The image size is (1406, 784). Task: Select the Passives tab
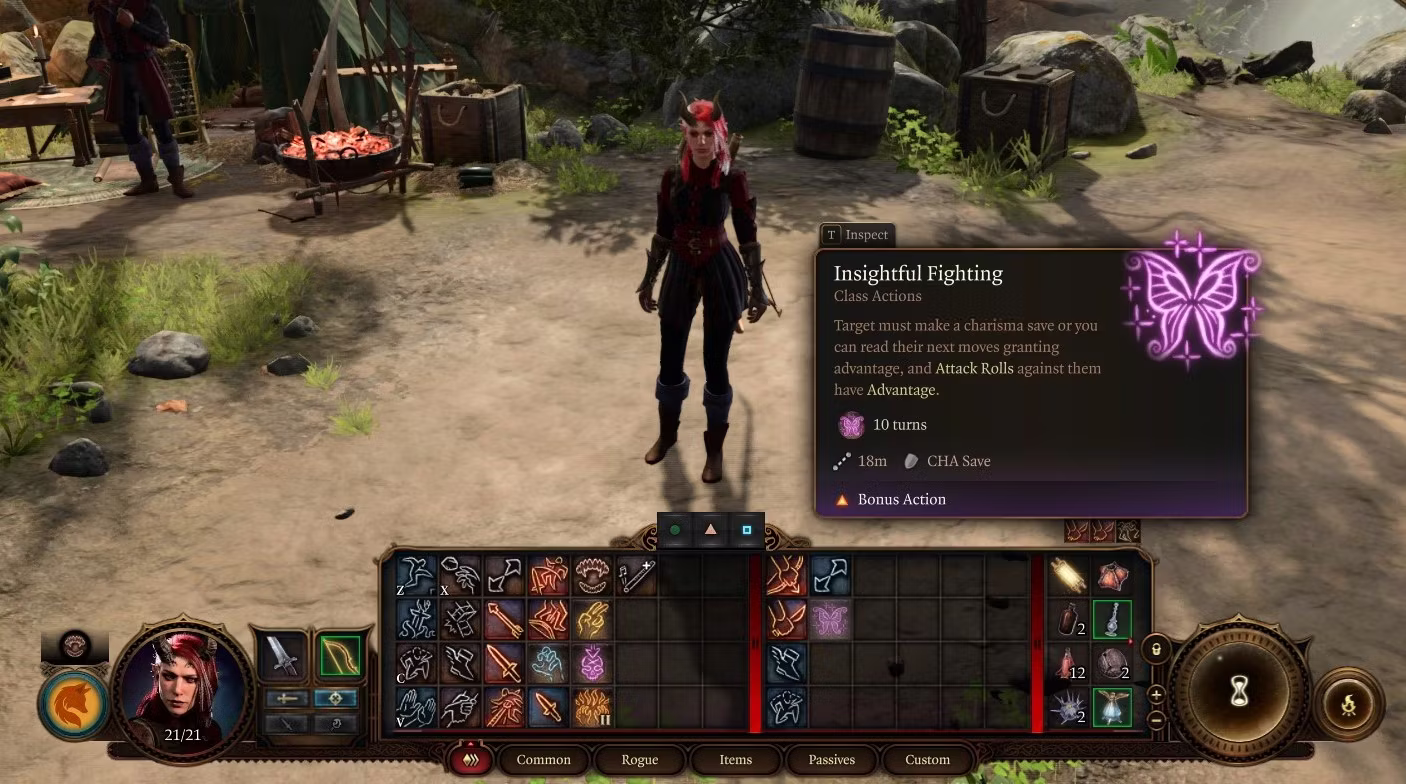pos(831,760)
